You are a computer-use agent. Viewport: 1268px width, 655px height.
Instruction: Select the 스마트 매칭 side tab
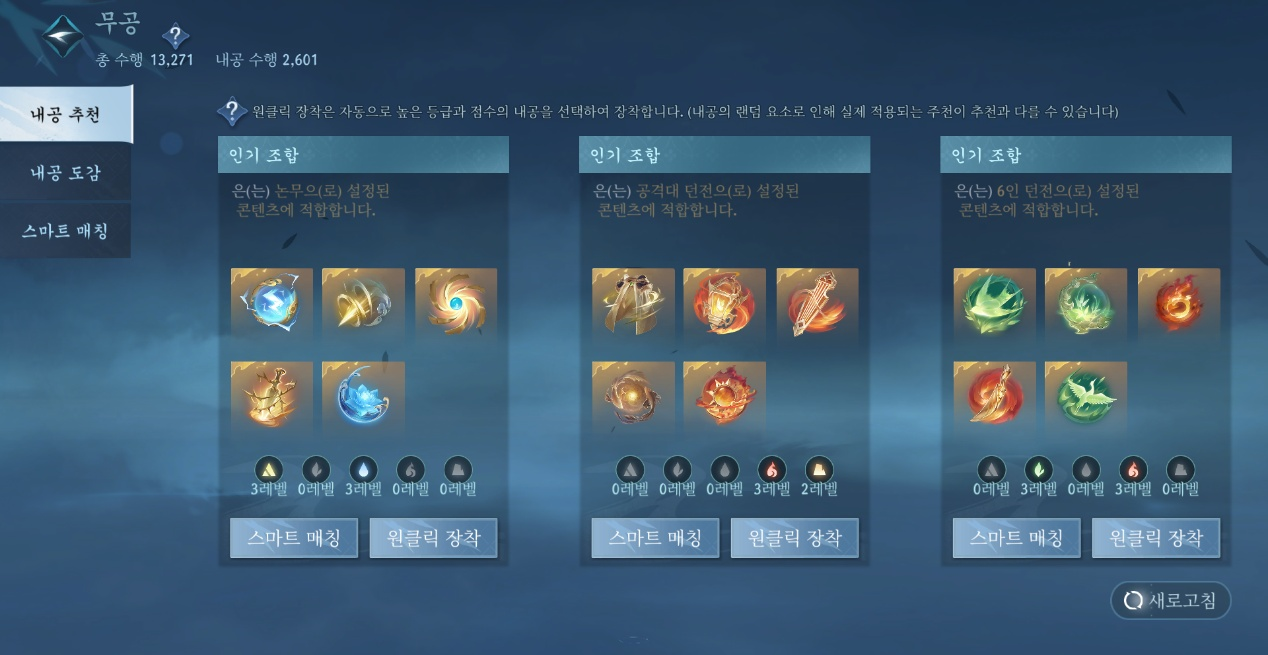(65, 231)
